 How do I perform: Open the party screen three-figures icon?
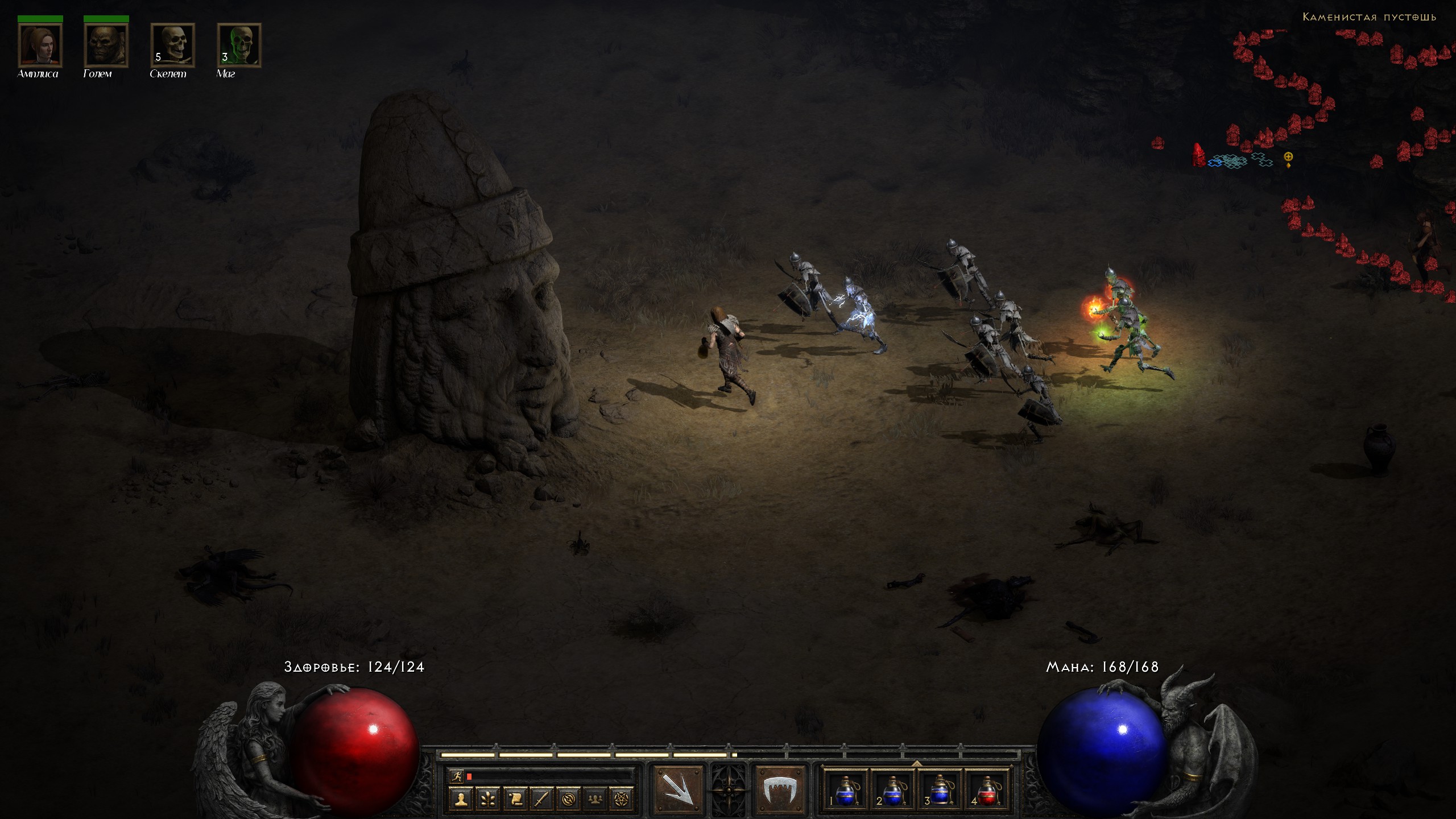(x=595, y=799)
